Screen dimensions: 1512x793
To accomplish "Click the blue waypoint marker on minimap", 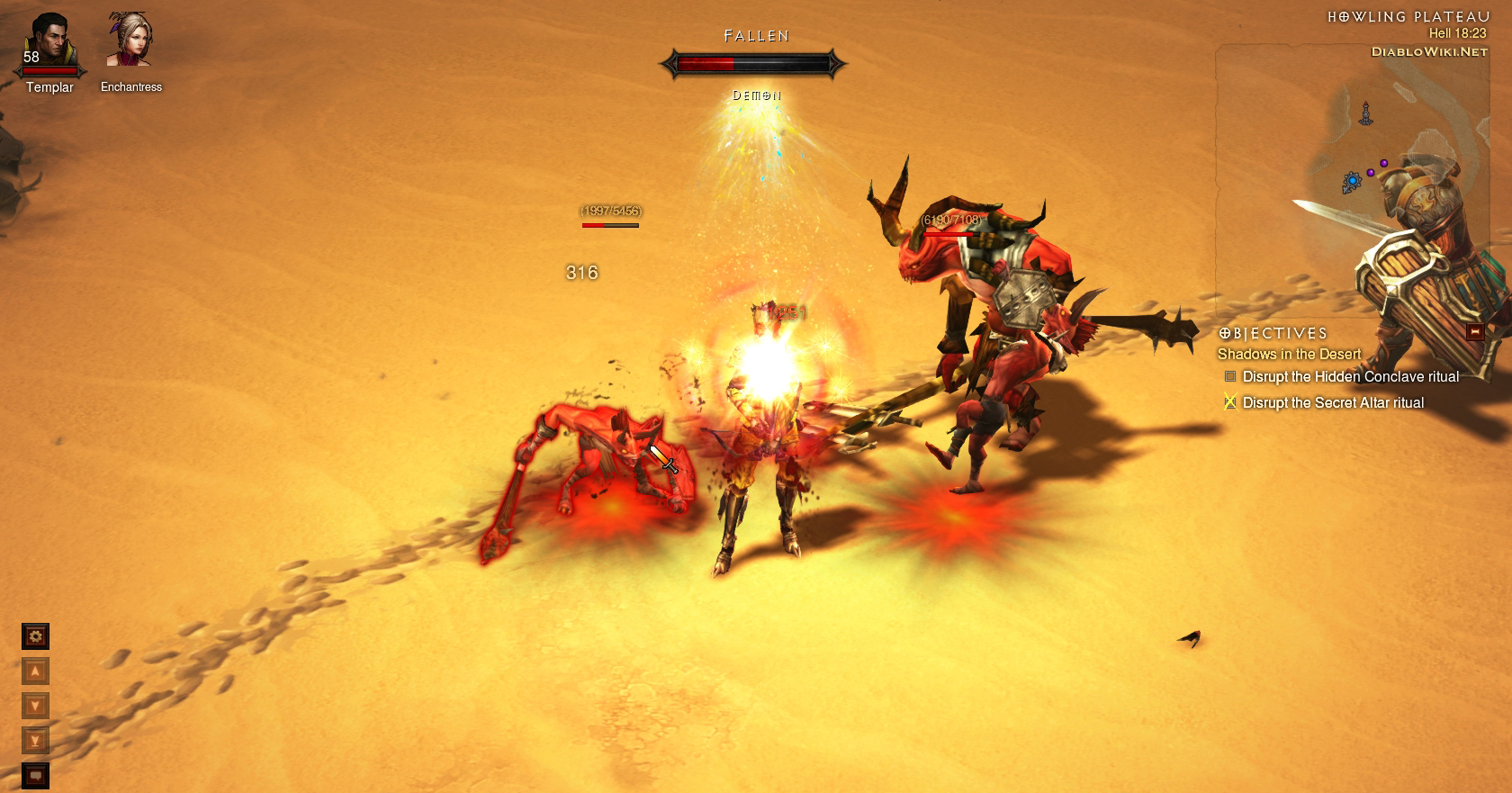I will point(1352,182).
